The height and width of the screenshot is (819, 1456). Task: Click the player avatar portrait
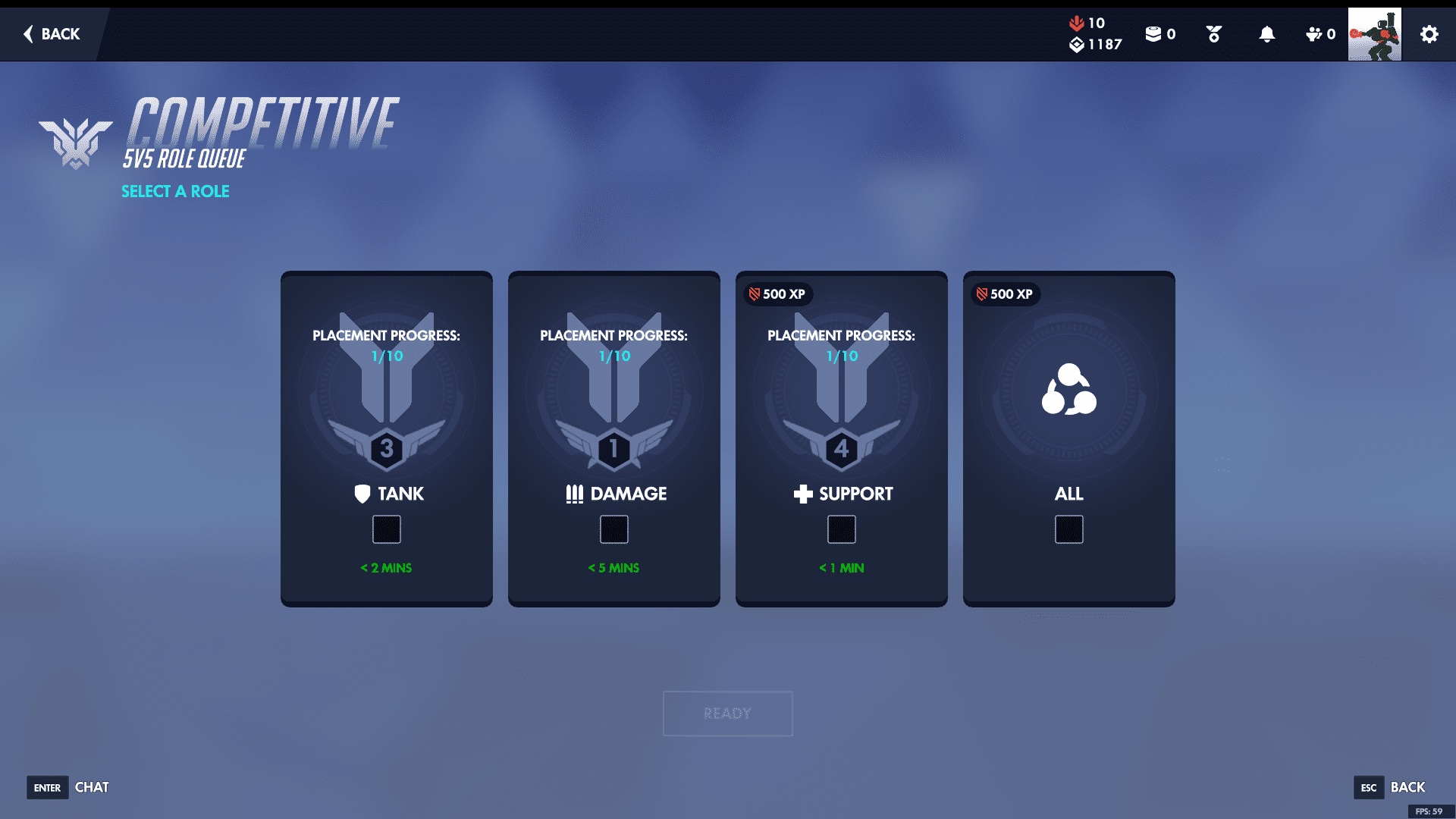pyautogui.click(x=1375, y=34)
